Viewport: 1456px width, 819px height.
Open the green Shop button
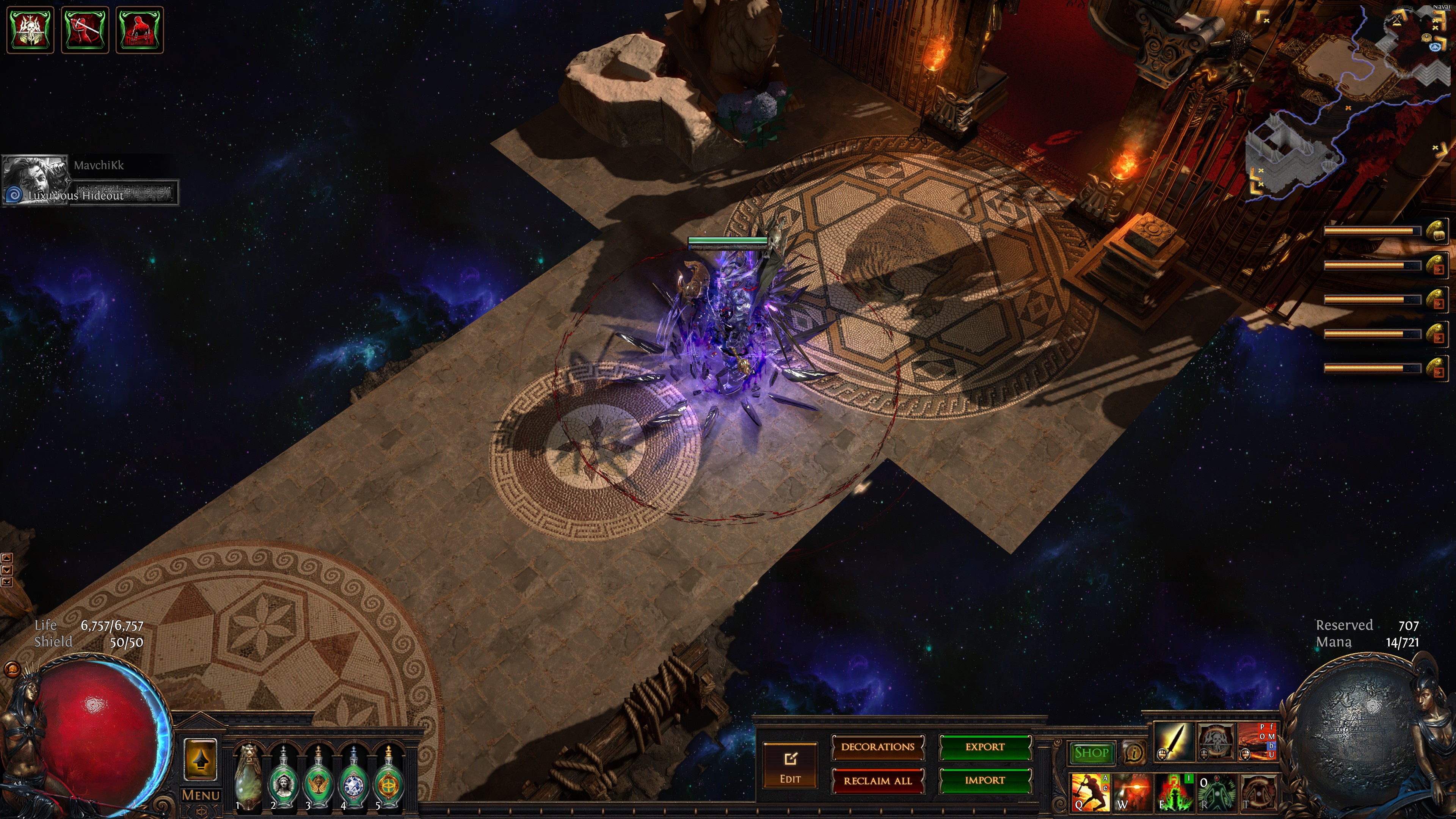[1091, 753]
